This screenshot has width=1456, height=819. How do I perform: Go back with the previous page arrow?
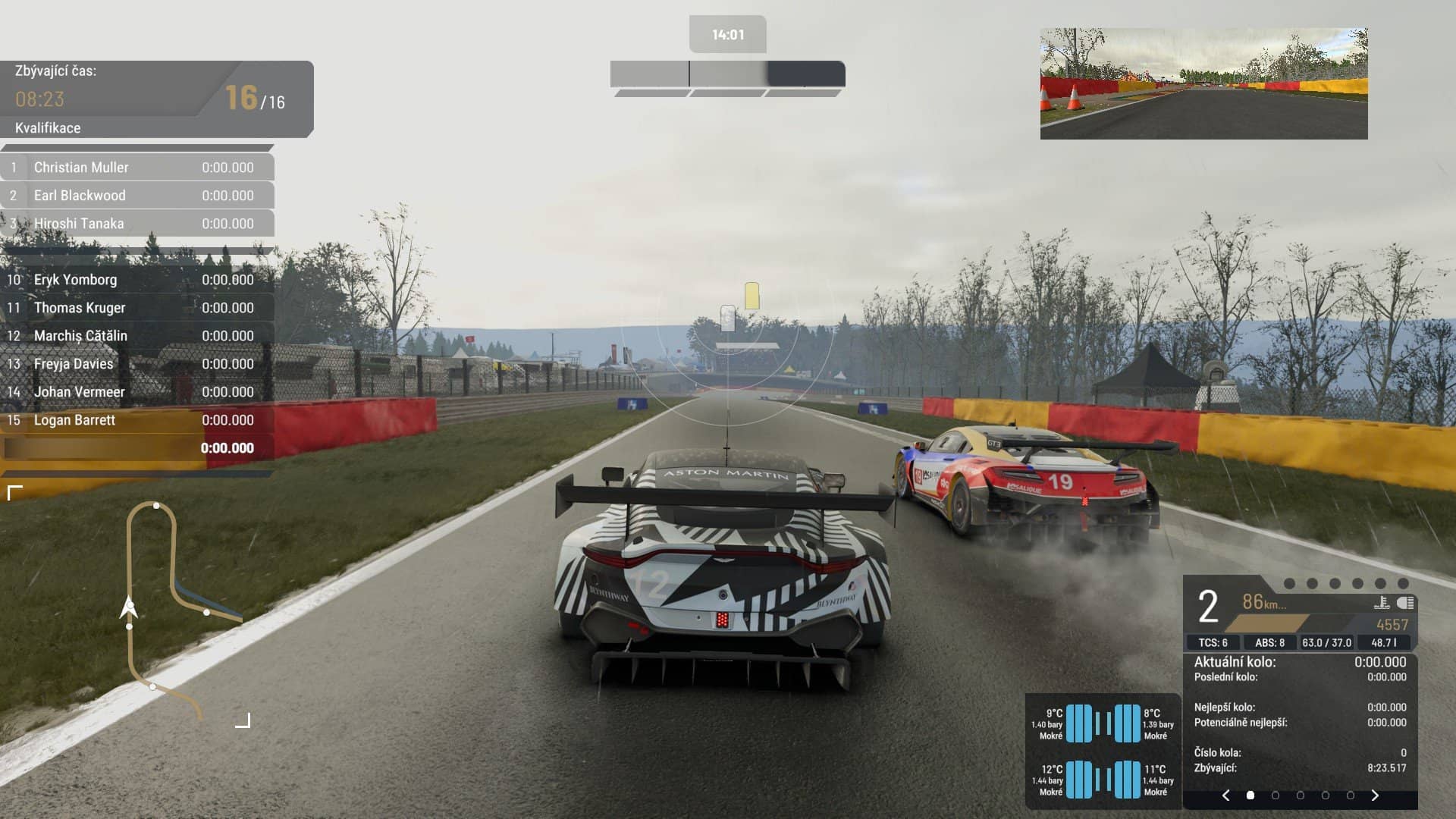[1226, 795]
